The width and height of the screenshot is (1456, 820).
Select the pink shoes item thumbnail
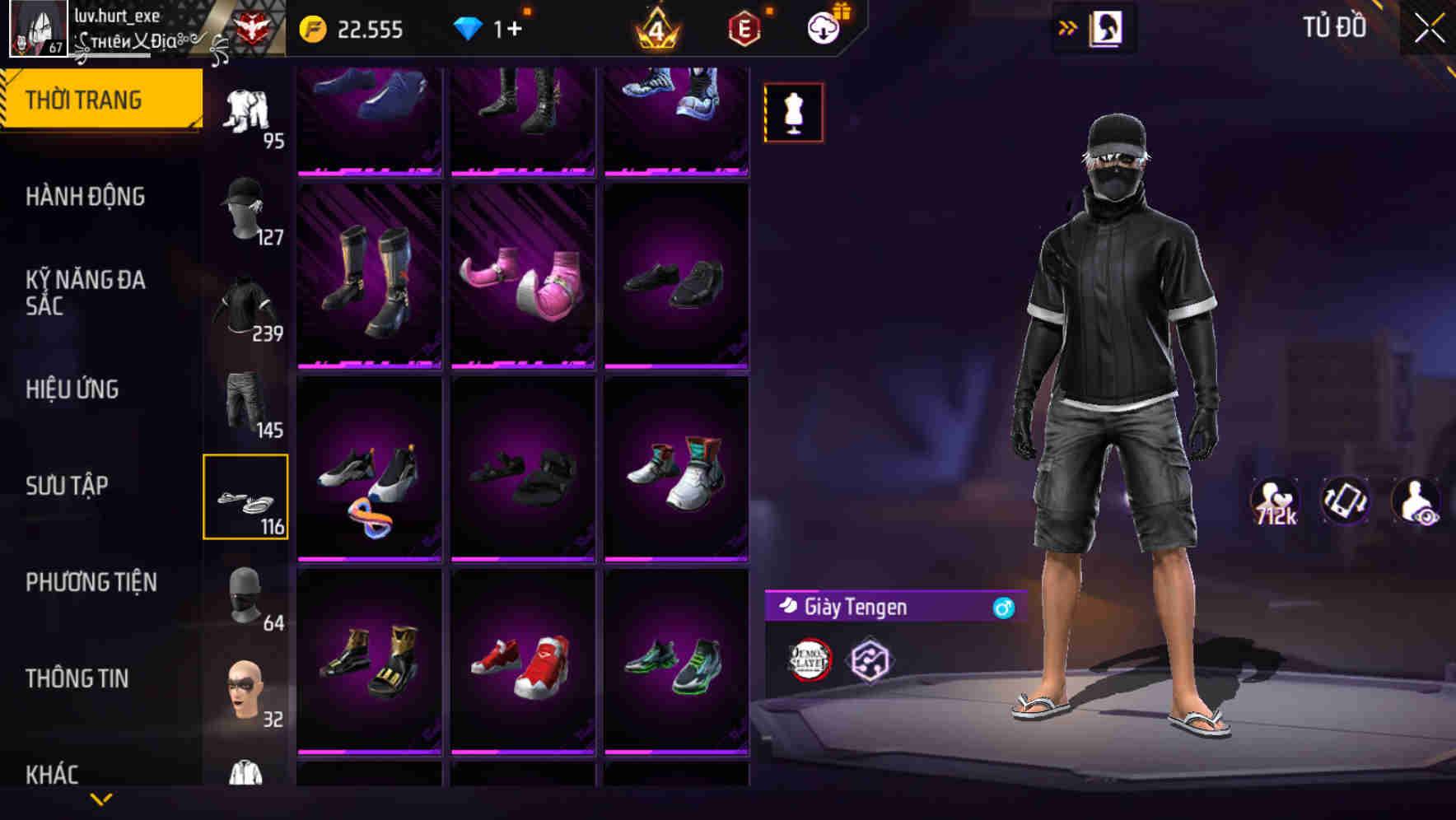coord(525,279)
